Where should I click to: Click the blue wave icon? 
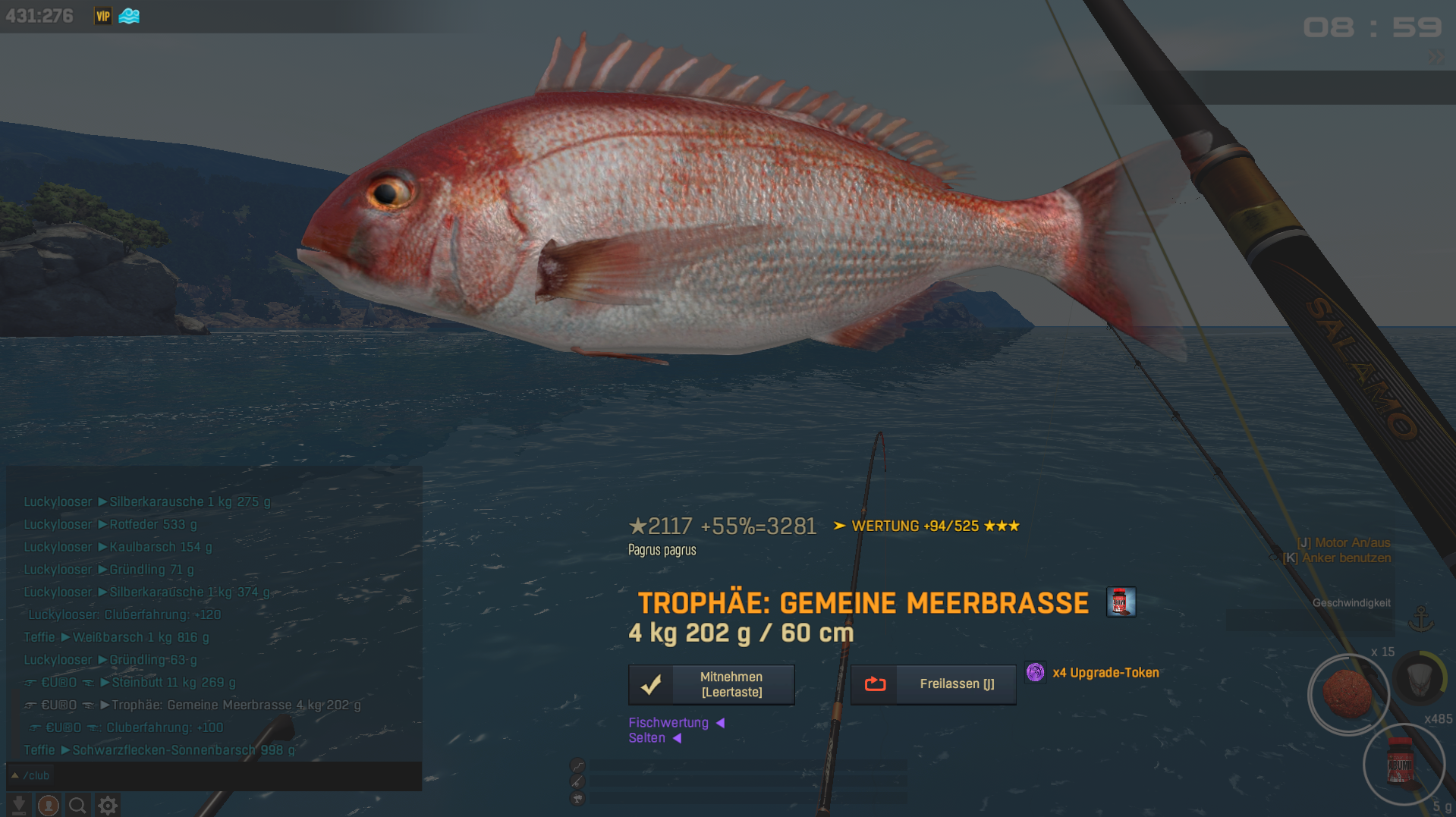(129, 16)
